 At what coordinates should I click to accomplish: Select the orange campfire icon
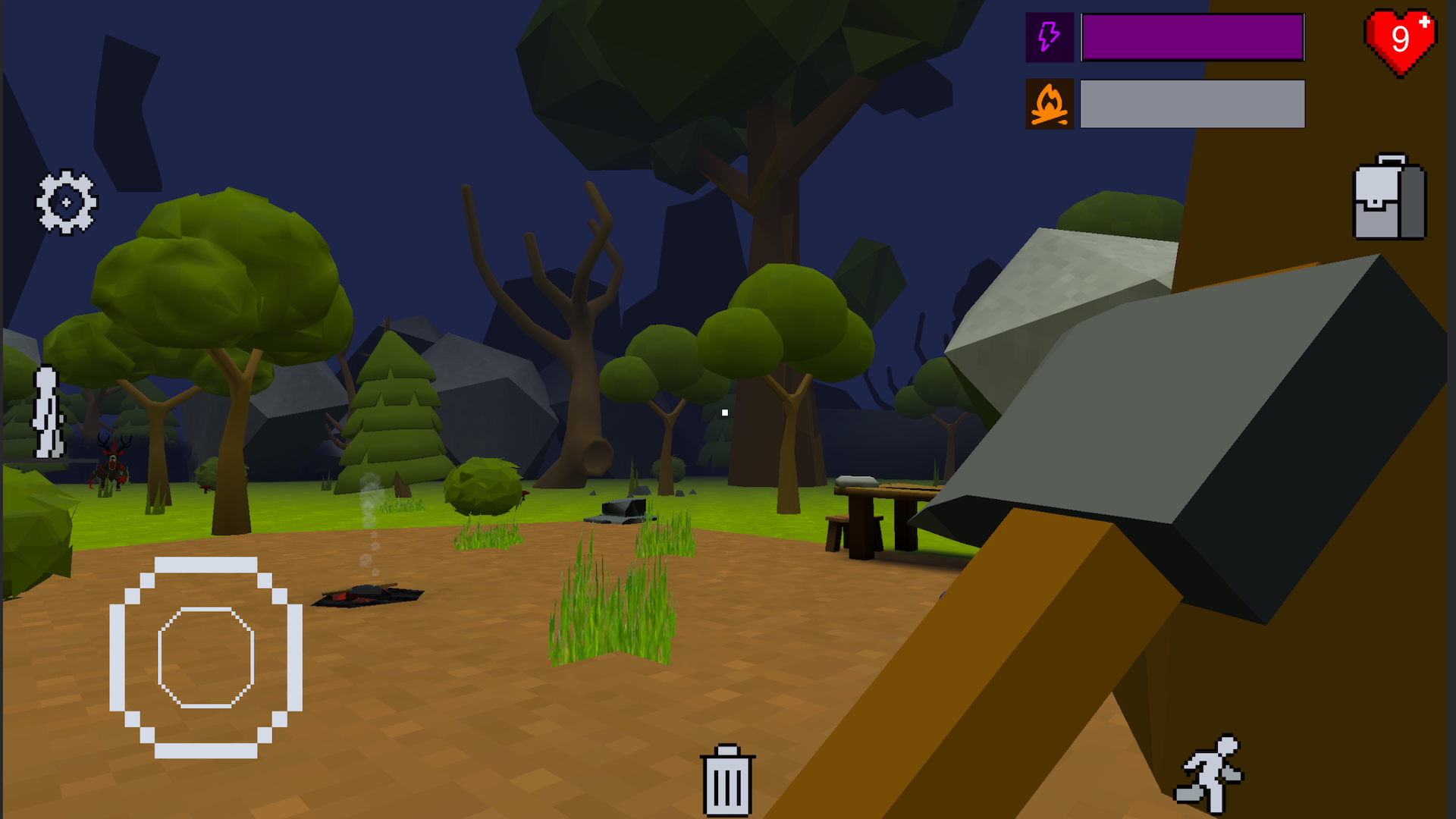(x=1050, y=102)
